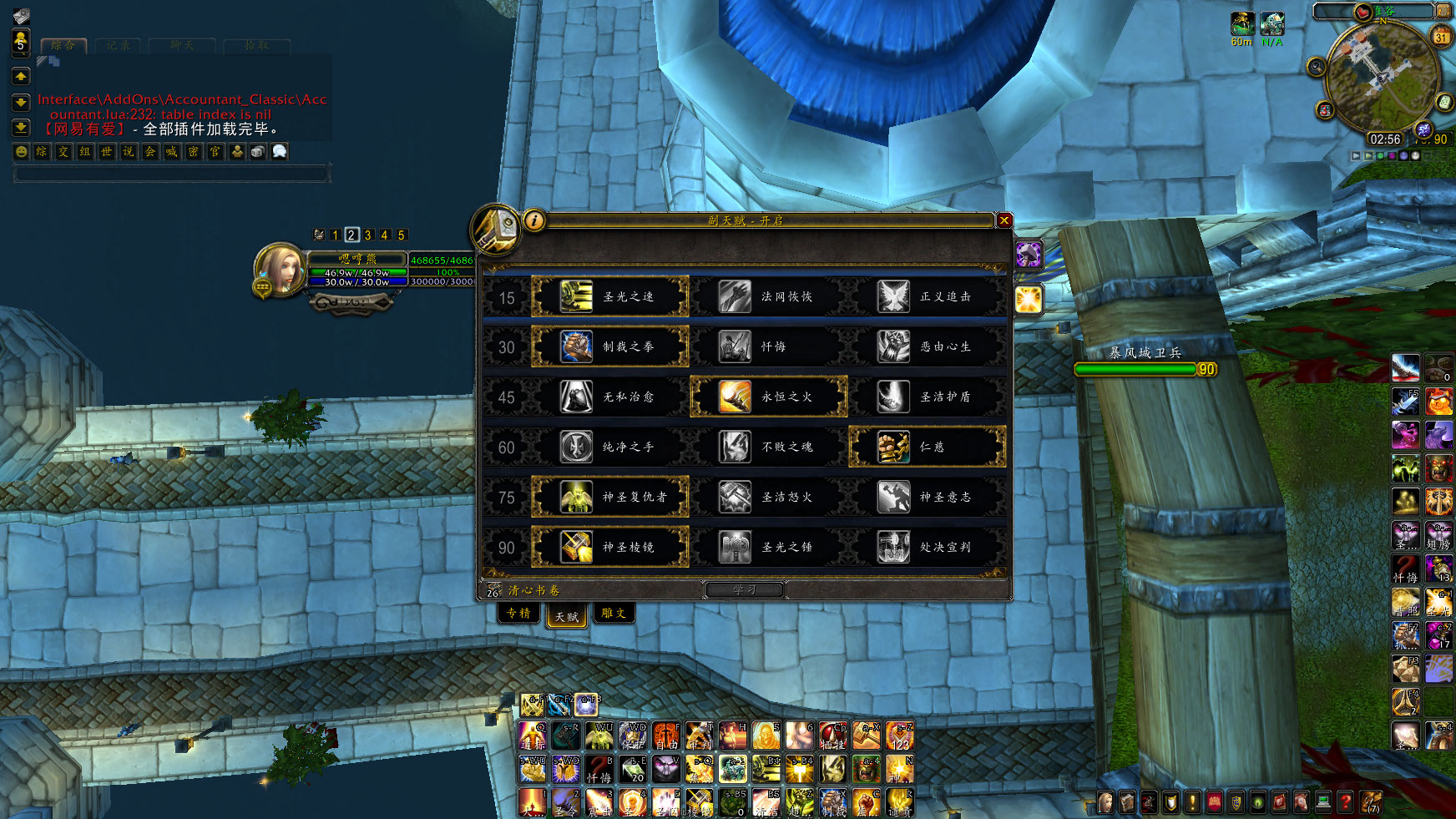Select the 神圣复仇者 talent
Viewport: 1456px width, 819px height.
point(610,497)
